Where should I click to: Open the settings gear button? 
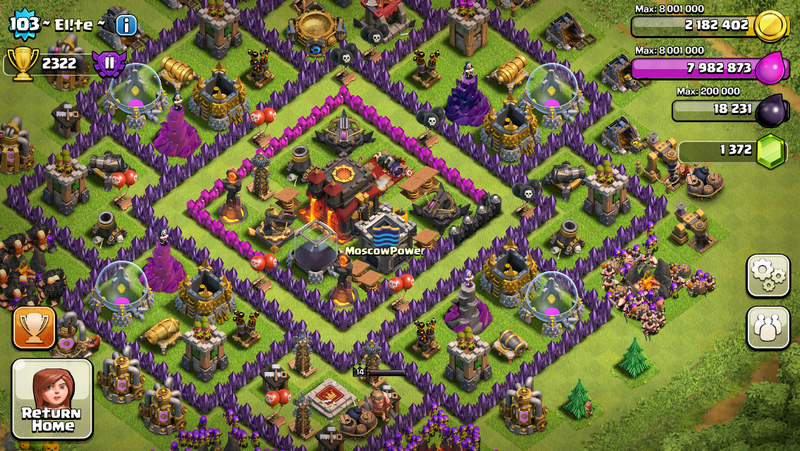(x=767, y=276)
